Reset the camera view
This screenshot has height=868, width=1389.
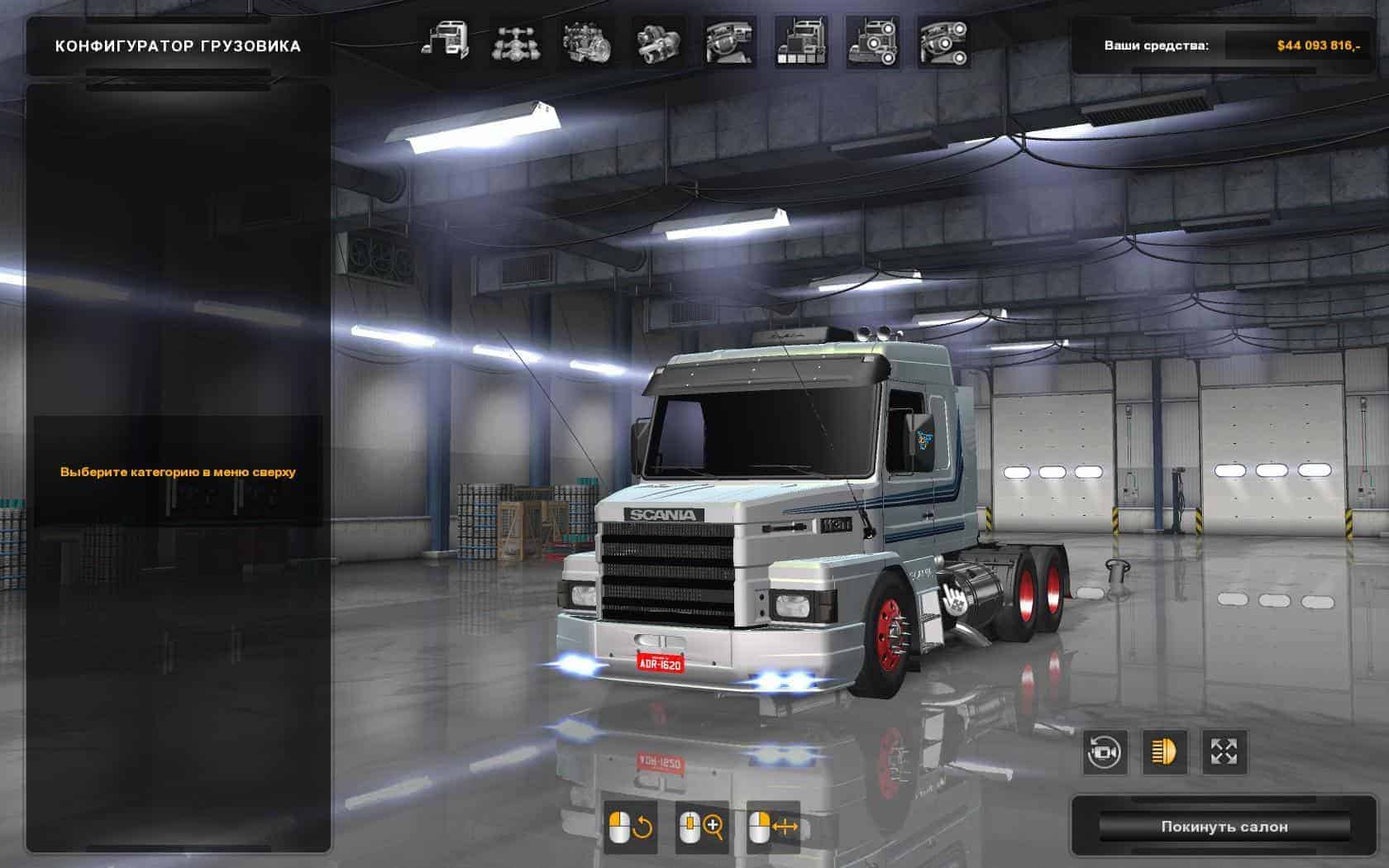click(x=1105, y=752)
